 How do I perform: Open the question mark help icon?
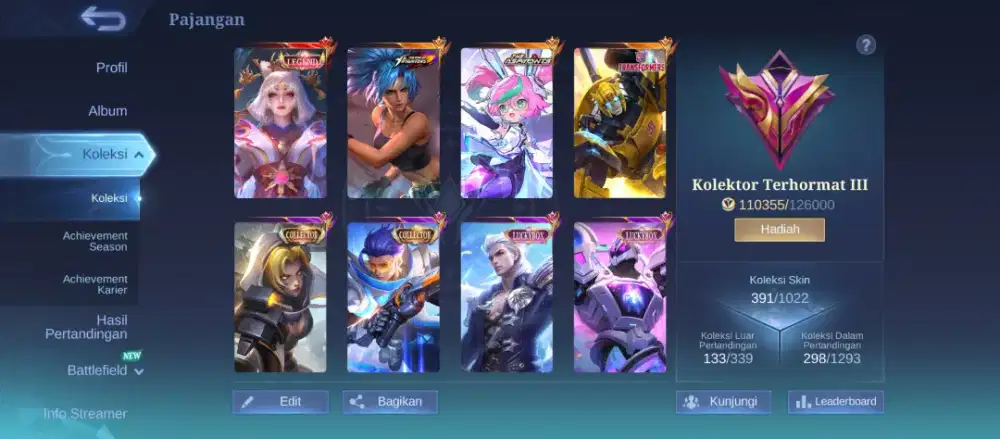click(866, 45)
